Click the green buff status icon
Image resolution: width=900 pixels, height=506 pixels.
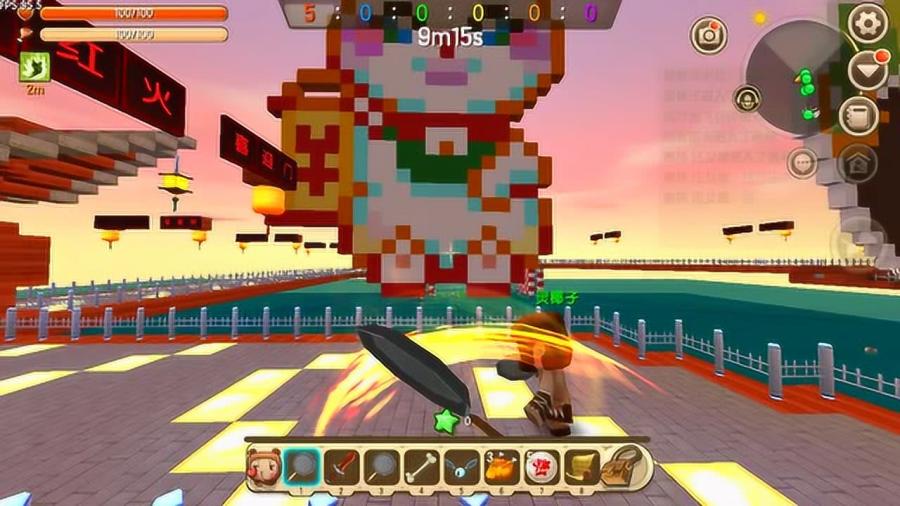pos(34,67)
